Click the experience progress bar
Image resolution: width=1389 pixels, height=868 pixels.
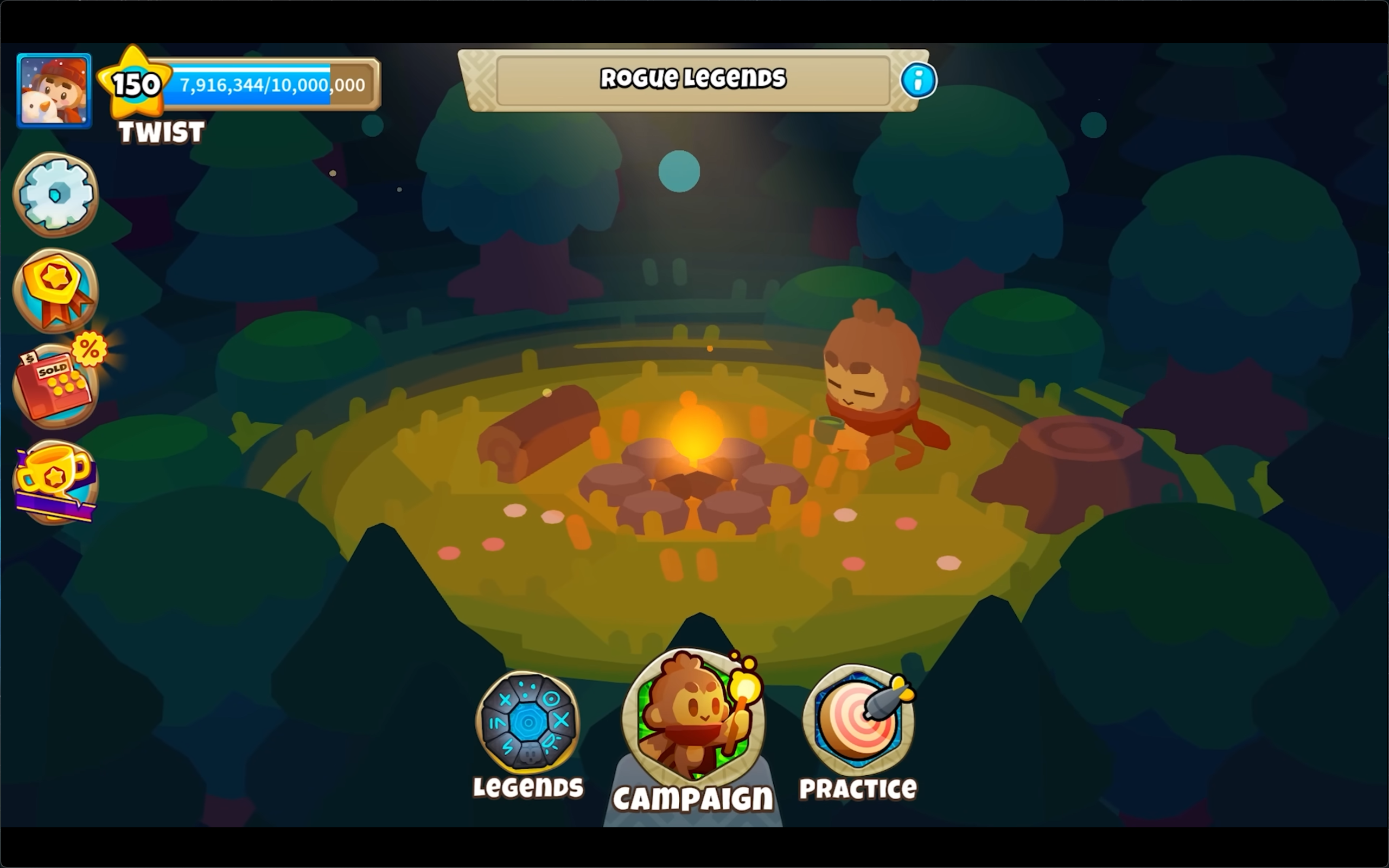pos(270,85)
